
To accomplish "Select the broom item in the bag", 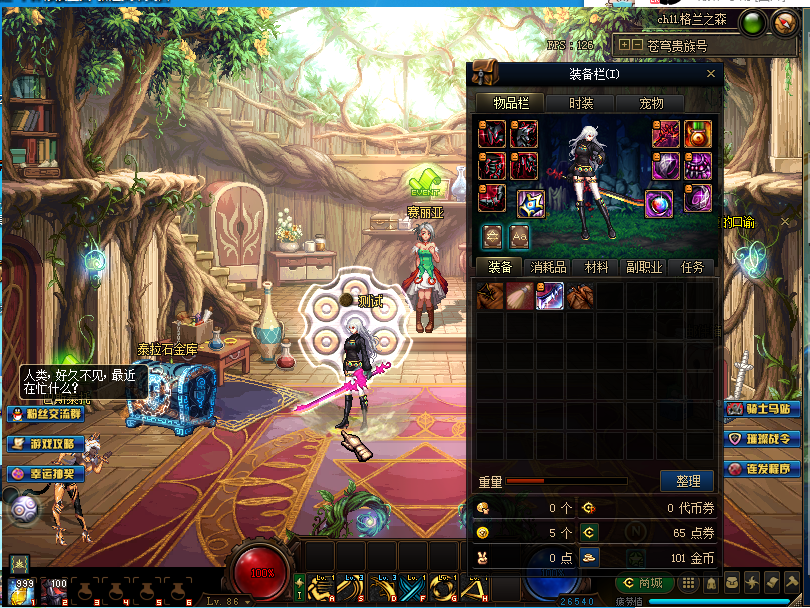I will coord(520,295).
